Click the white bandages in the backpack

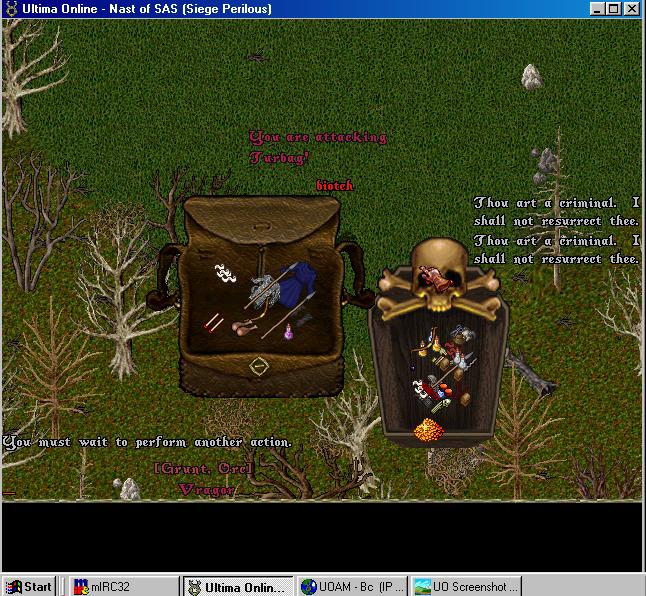click(224, 272)
